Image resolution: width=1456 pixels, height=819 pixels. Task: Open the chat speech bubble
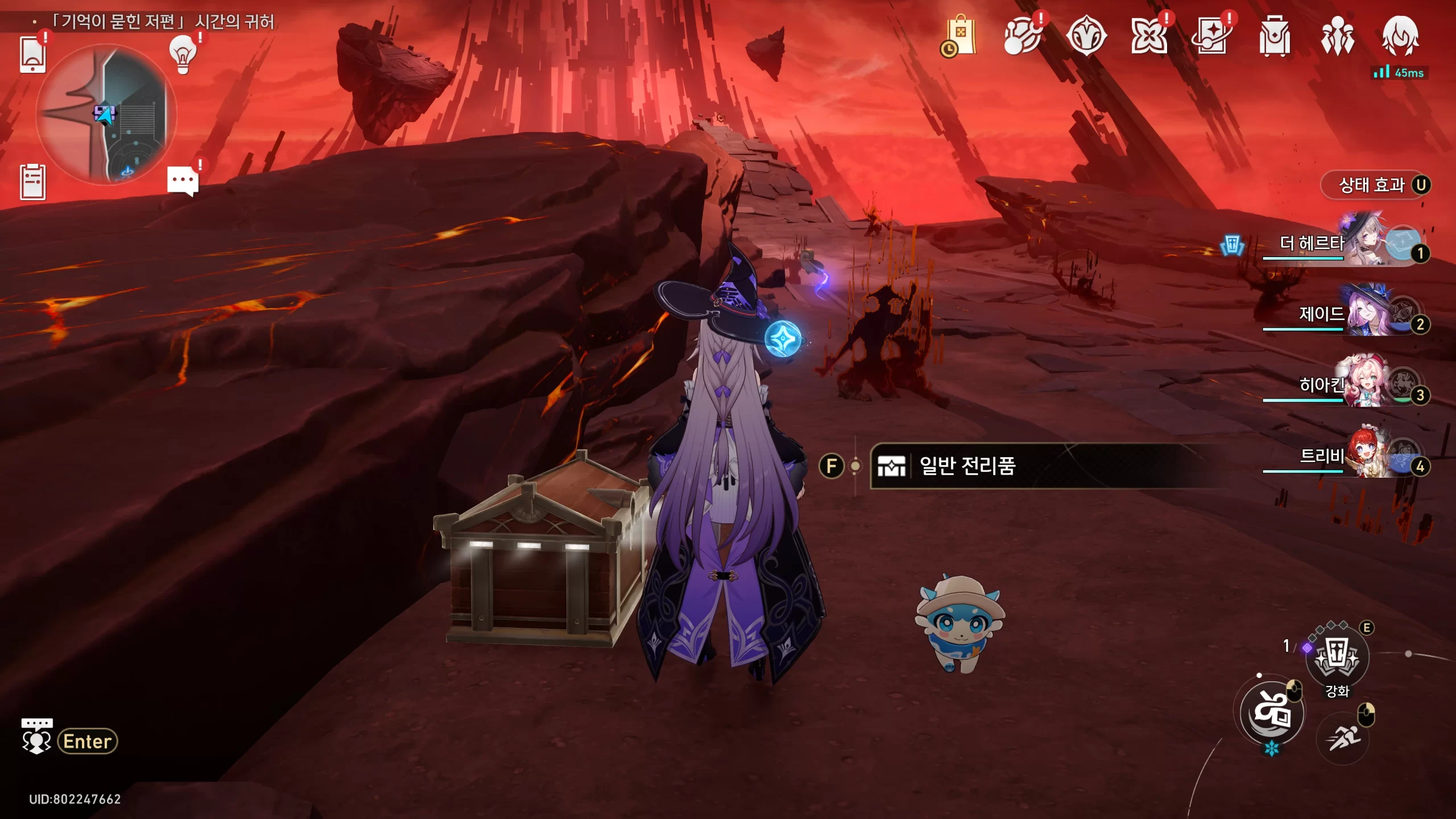click(183, 181)
